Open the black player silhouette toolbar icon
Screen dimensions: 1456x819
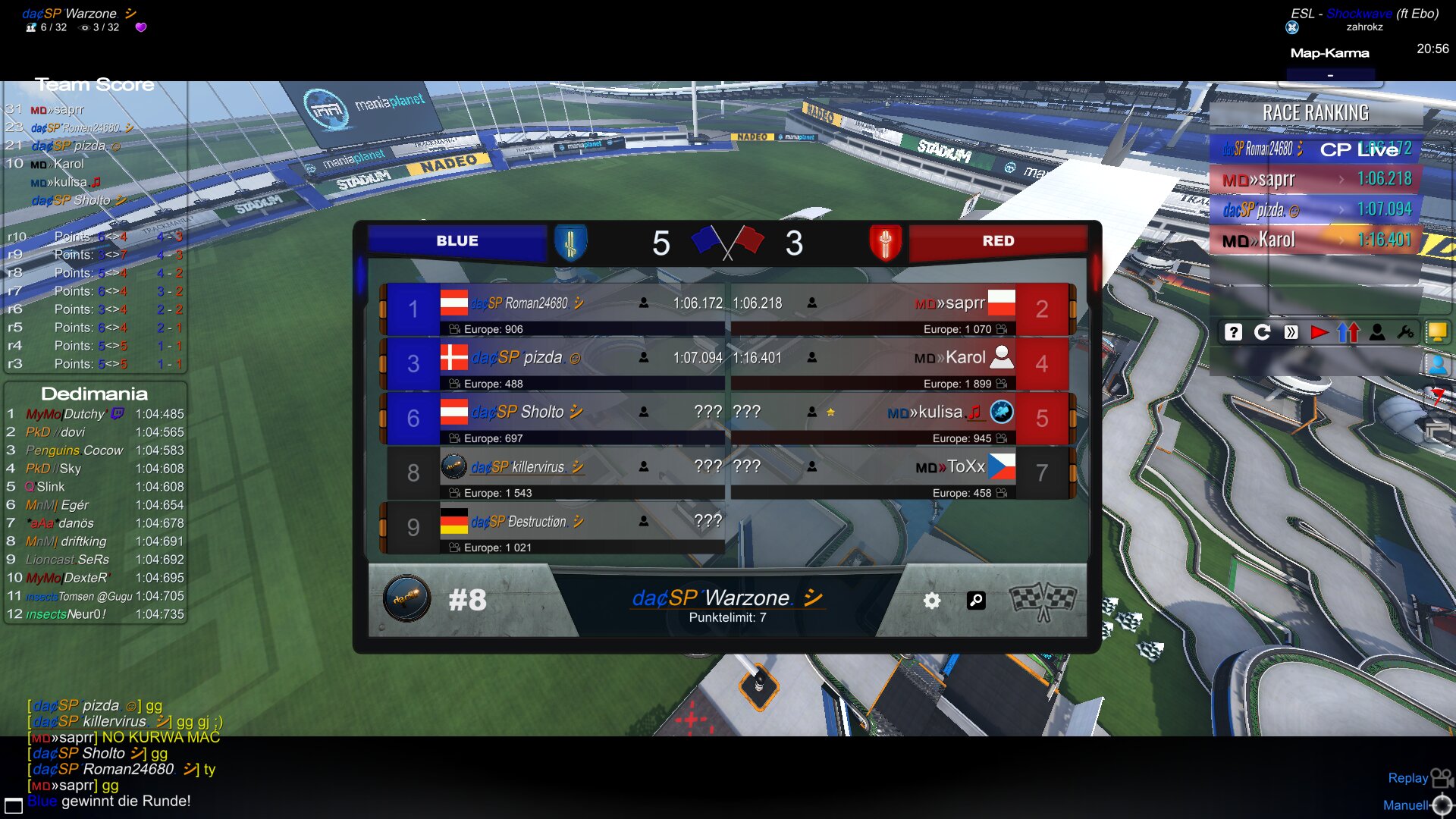[x=1377, y=332]
